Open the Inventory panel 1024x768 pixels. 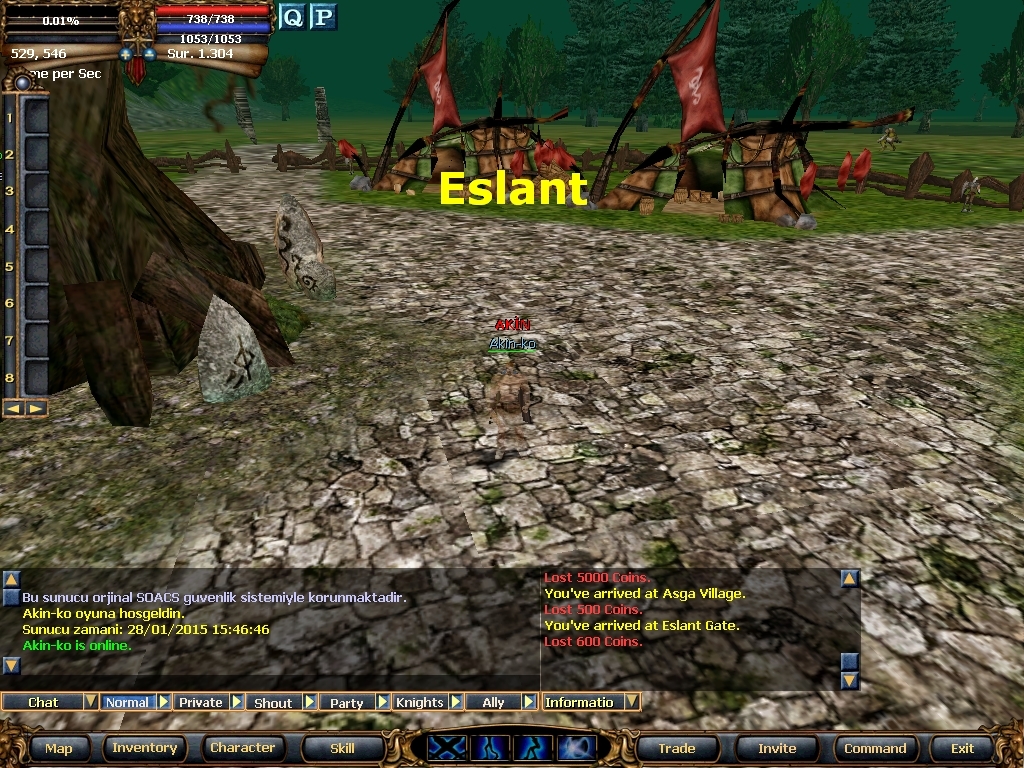point(144,748)
